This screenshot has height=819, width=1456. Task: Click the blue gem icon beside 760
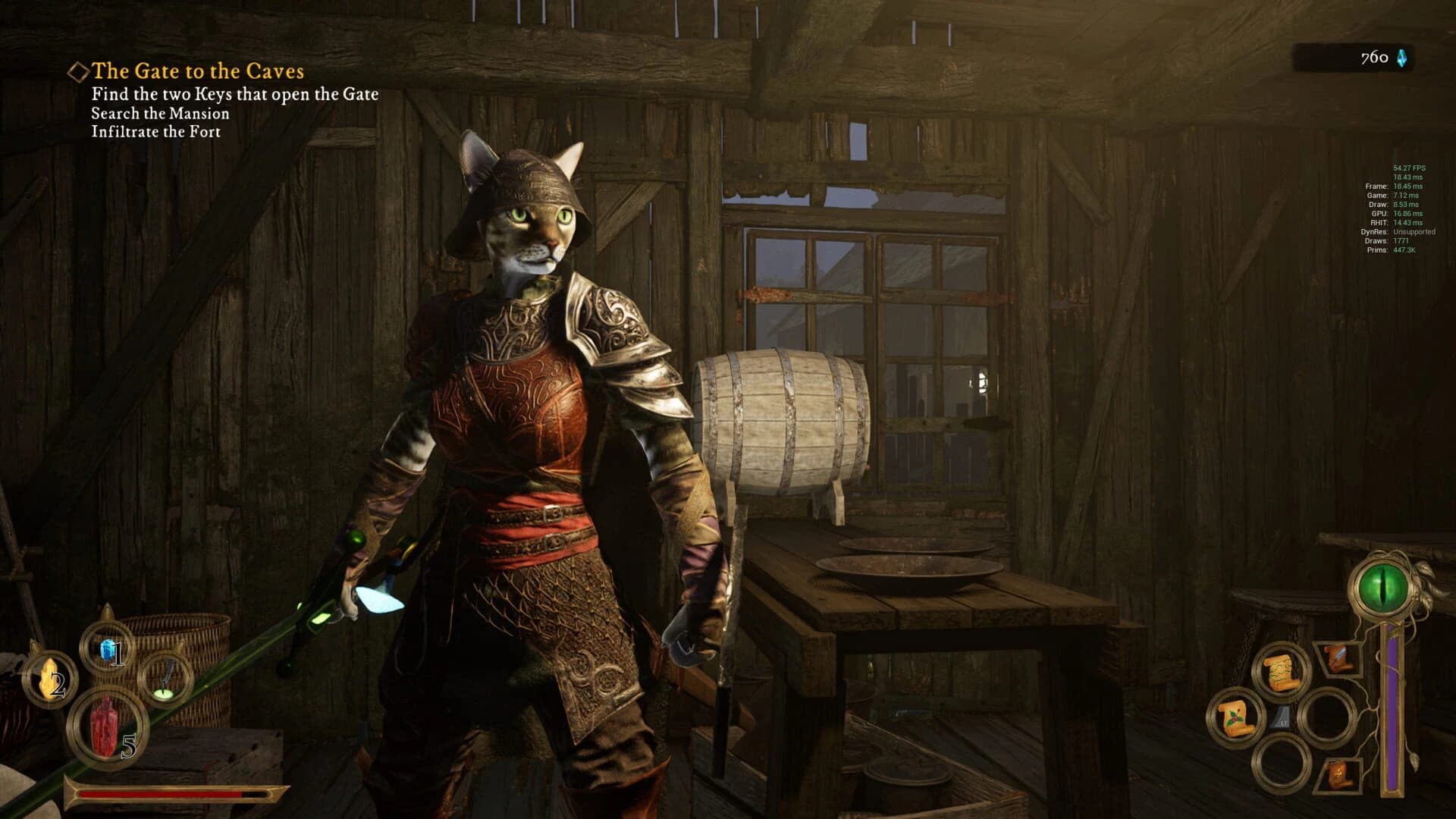click(x=1401, y=56)
